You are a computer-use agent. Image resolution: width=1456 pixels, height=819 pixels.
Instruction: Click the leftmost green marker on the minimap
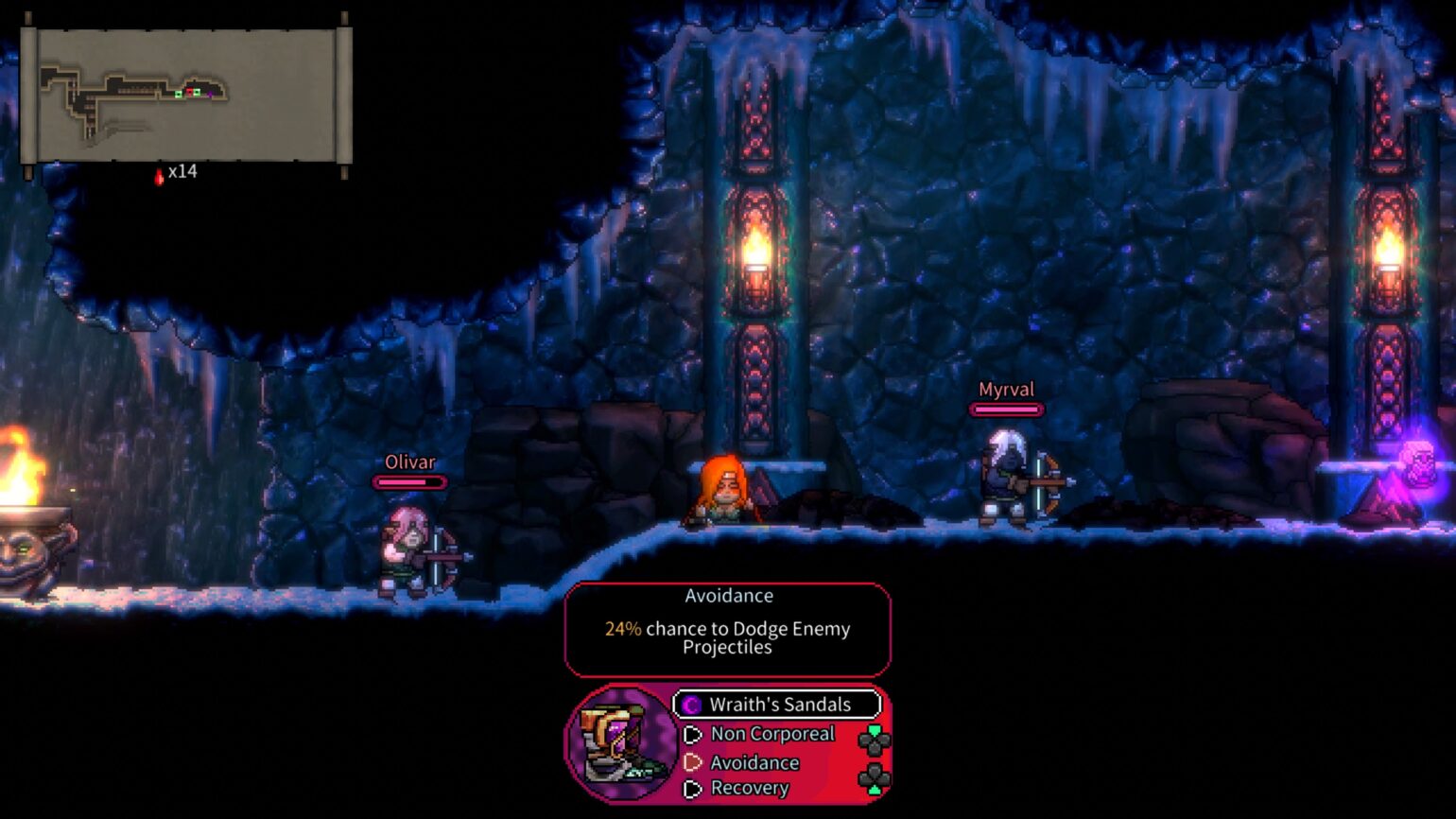[x=178, y=94]
